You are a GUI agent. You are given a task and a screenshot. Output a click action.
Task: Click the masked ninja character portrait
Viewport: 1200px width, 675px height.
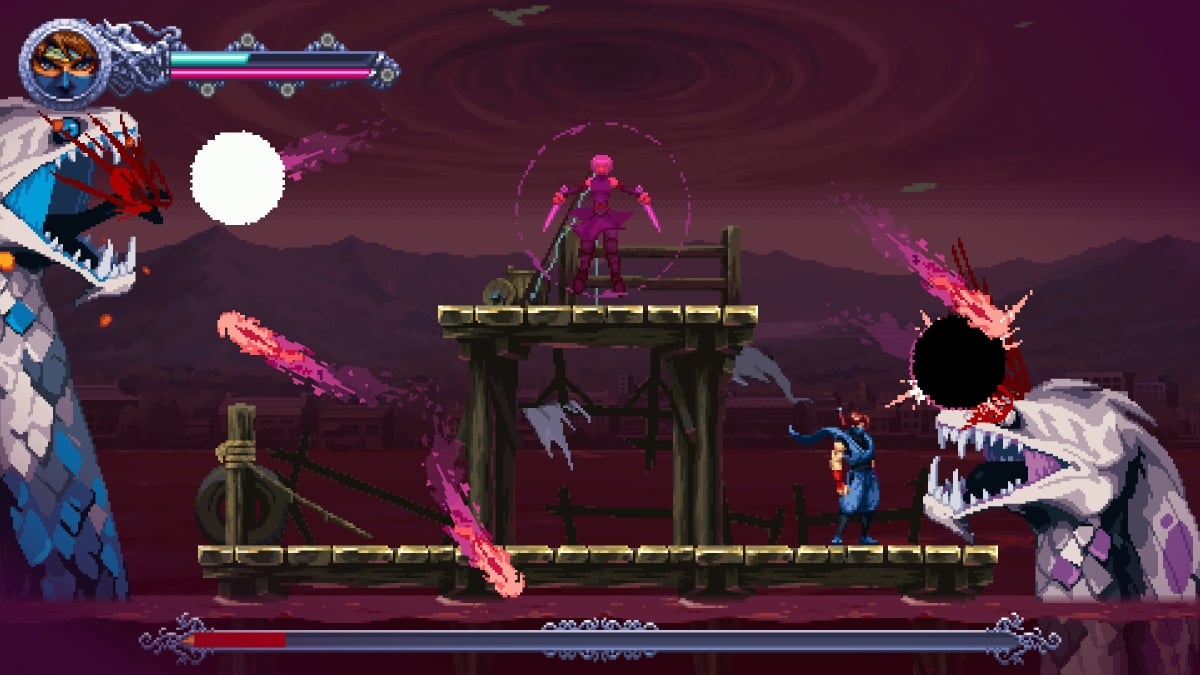[x=62, y=62]
